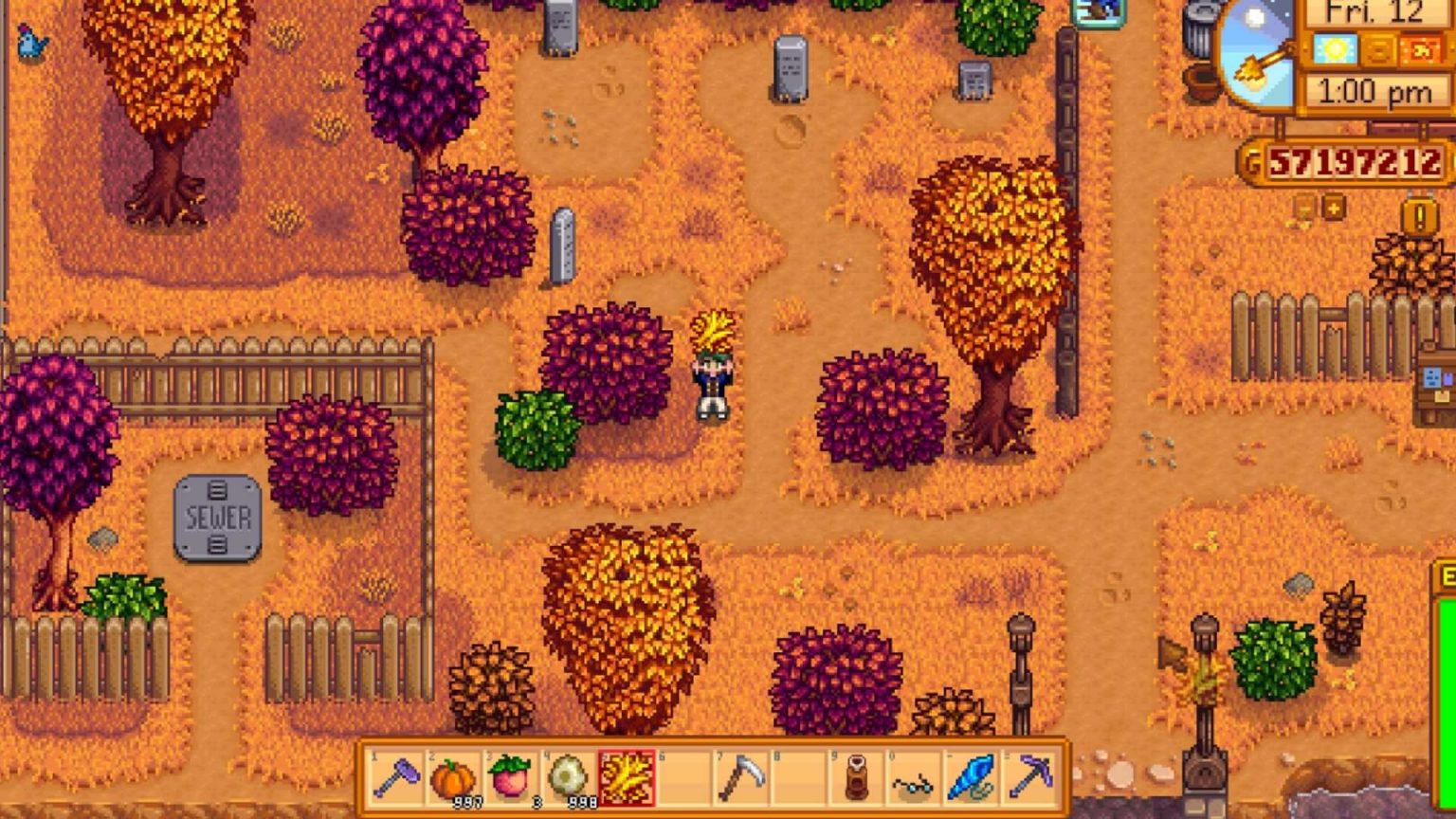Click the SEWER manhole cover
Image resolution: width=1456 pixels, height=819 pixels.
pyautogui.click(x=215, y=519)
